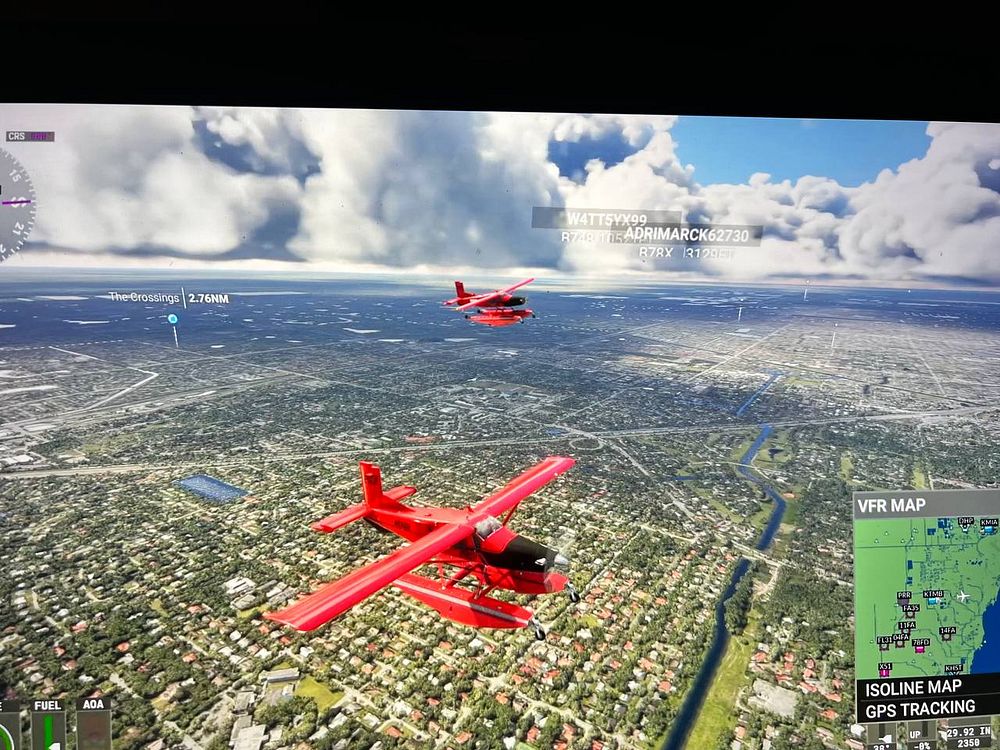Click the heading compass dial

coord(12,205)
